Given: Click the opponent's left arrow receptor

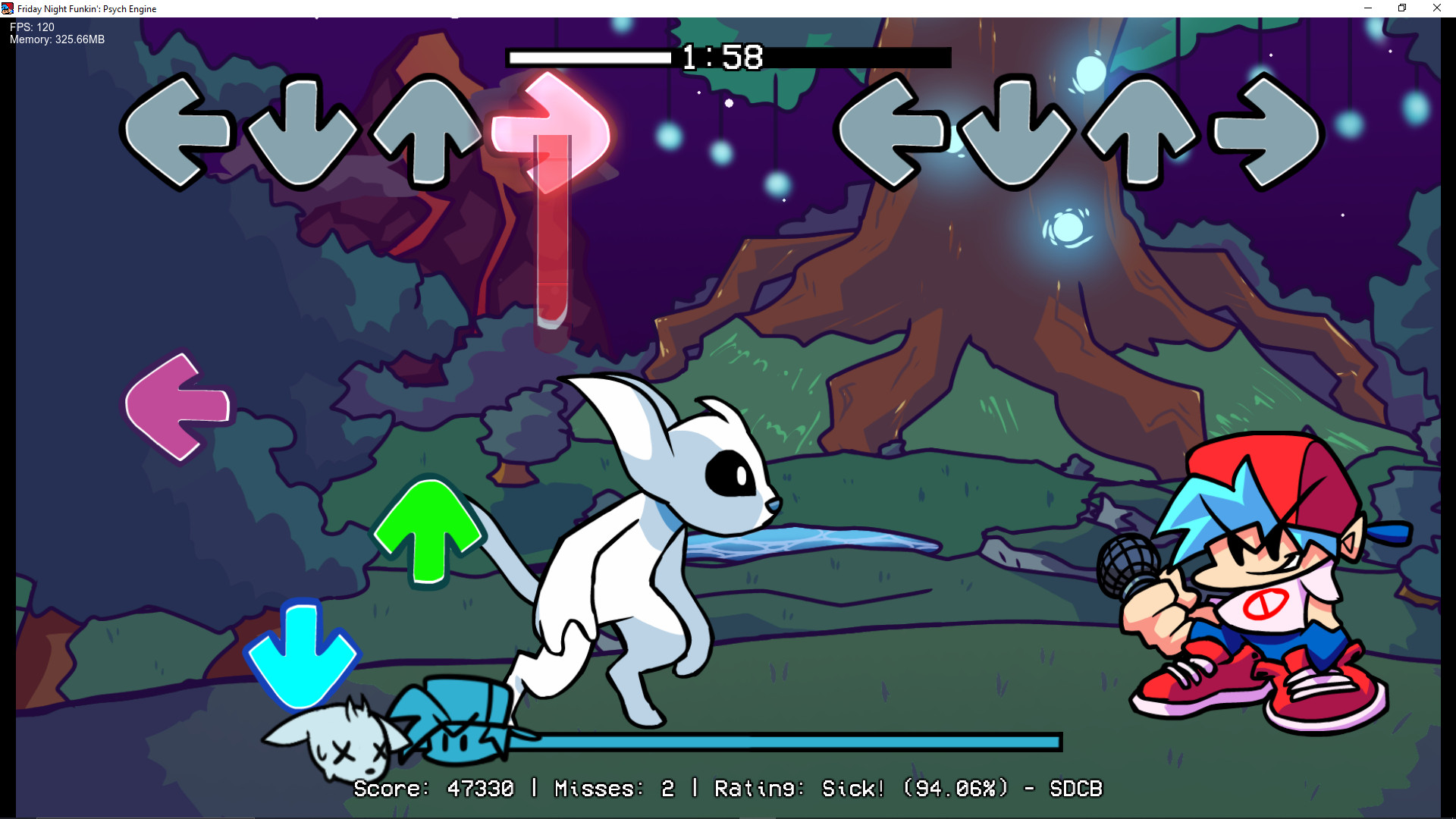Looking at the screenshot, I should click(x=178, y=130).
